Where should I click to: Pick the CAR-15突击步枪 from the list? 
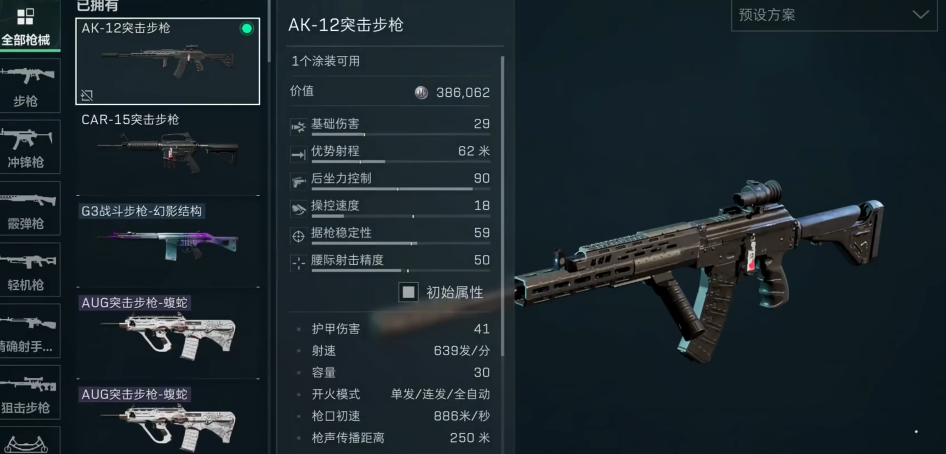(x=167, y=150)
